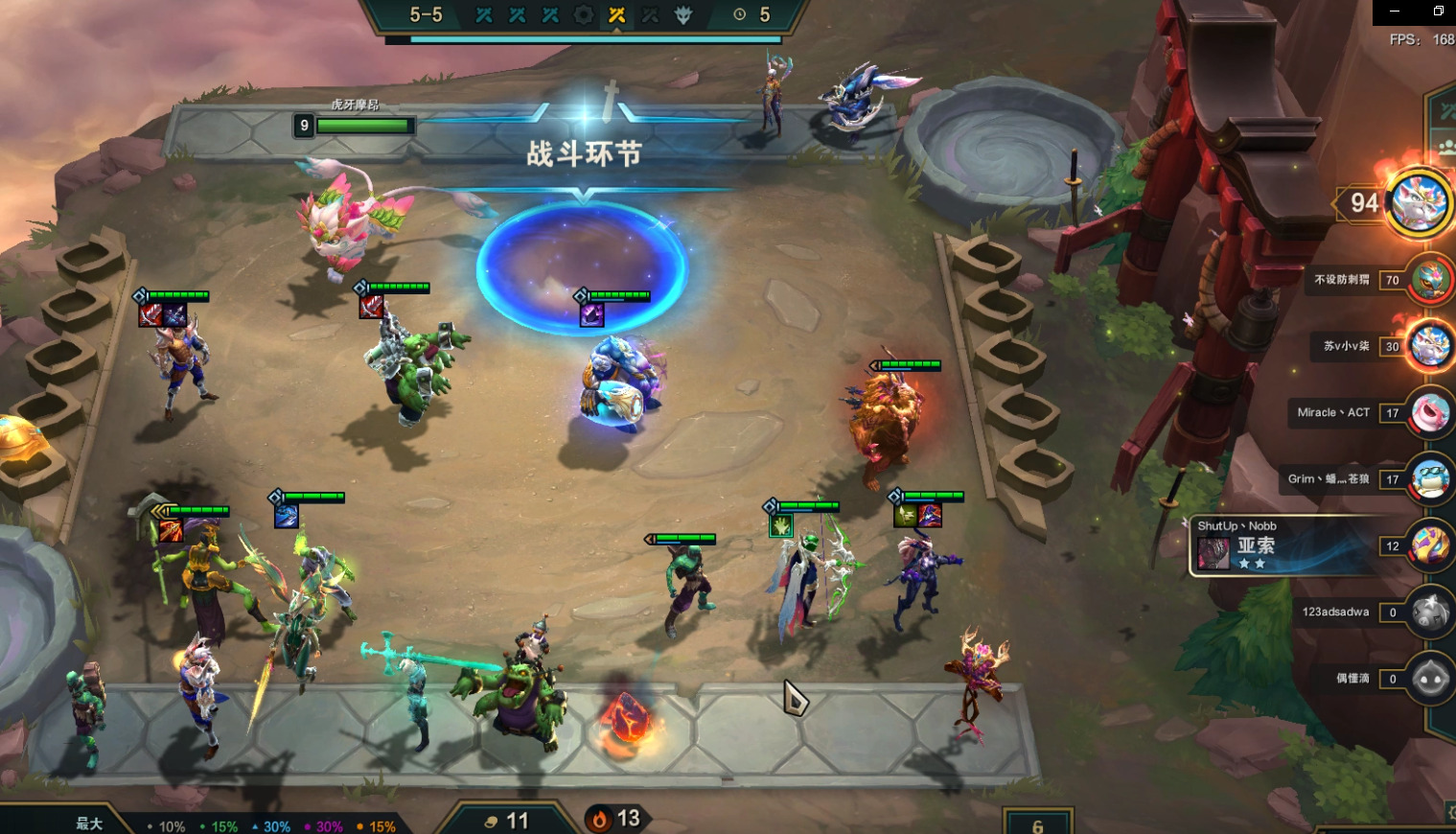Restore the game window size
This screenshot has width=1456, height=834.
tap(1438, 12)
